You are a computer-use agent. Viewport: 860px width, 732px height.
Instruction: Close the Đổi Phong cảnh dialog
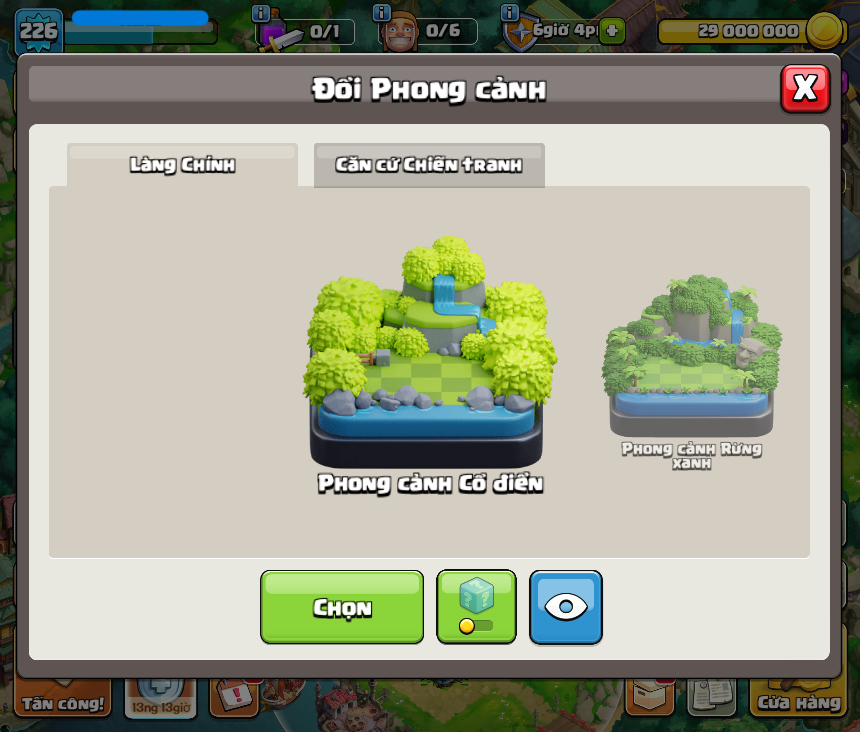point(805,89)
